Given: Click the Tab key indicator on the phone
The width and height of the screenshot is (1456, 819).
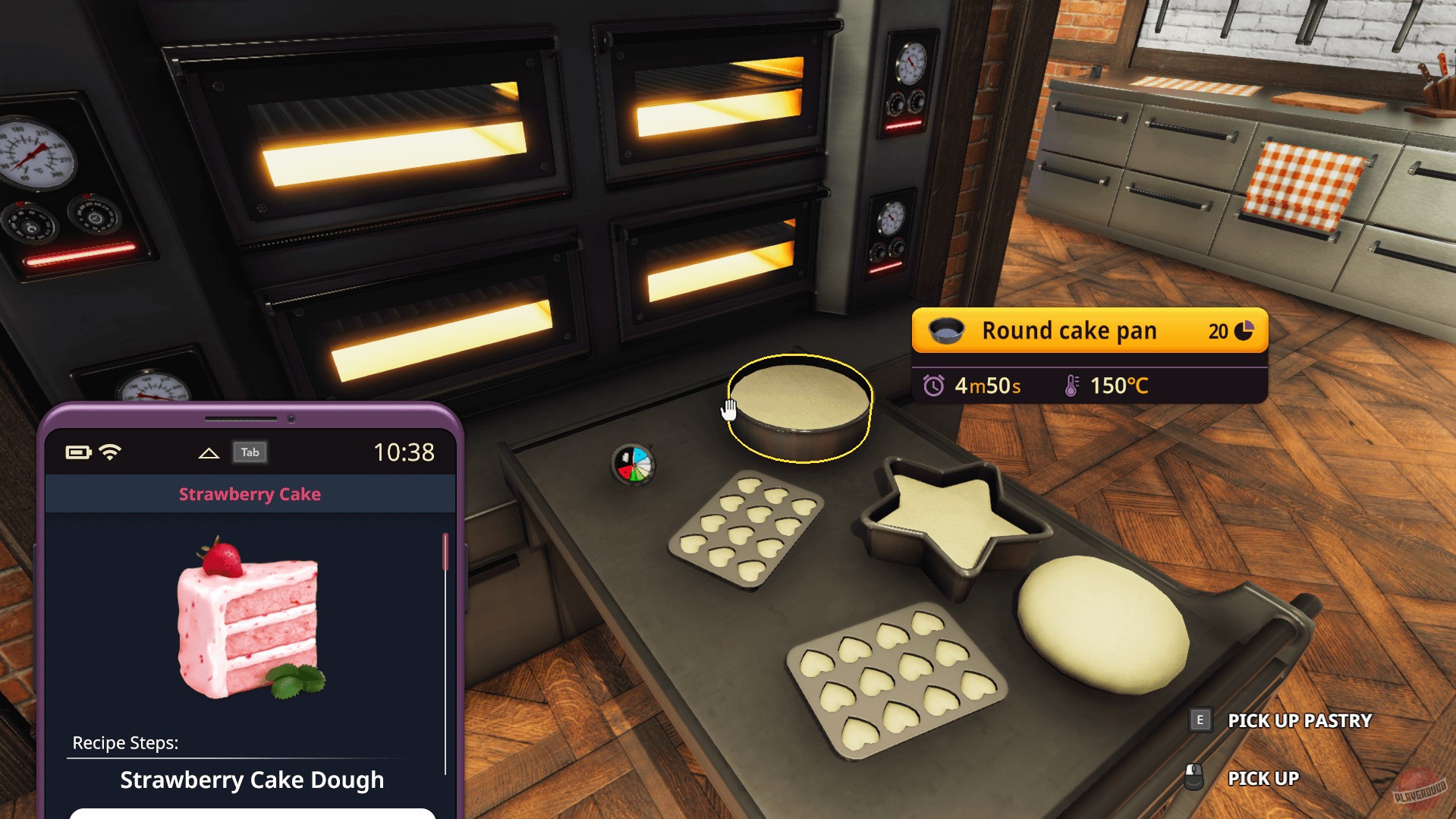Looking at the screenshot, I should [x=250, y=452].
